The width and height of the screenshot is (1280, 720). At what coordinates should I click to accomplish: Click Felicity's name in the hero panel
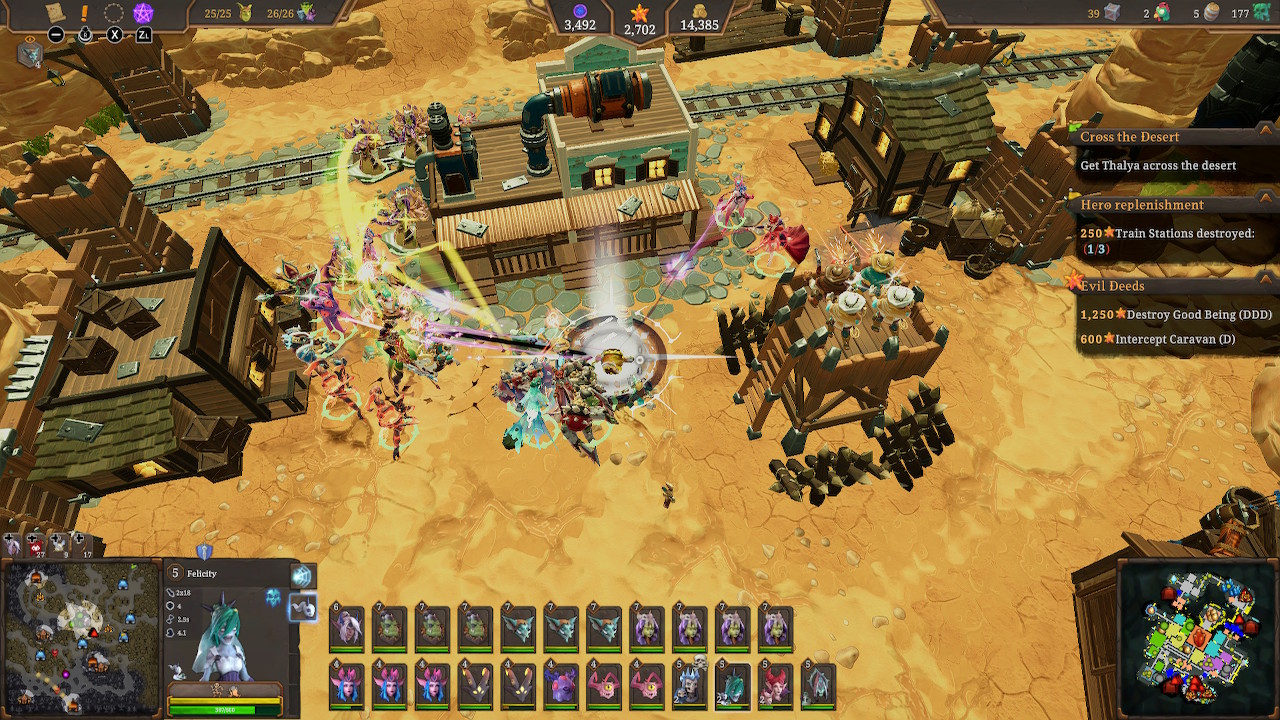202,573
